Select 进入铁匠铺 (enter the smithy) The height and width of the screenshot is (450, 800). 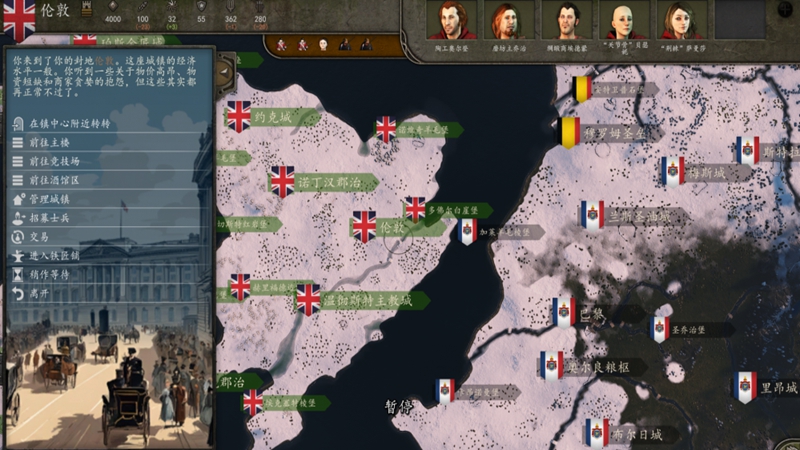tap(54, 256)
